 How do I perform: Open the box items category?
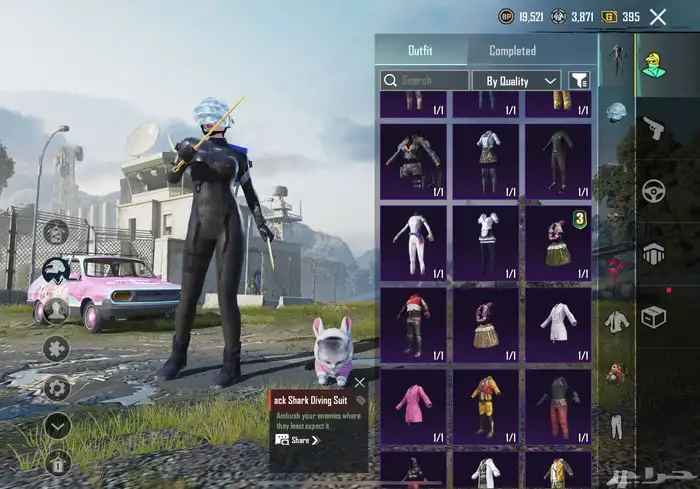tap(654, 316)
